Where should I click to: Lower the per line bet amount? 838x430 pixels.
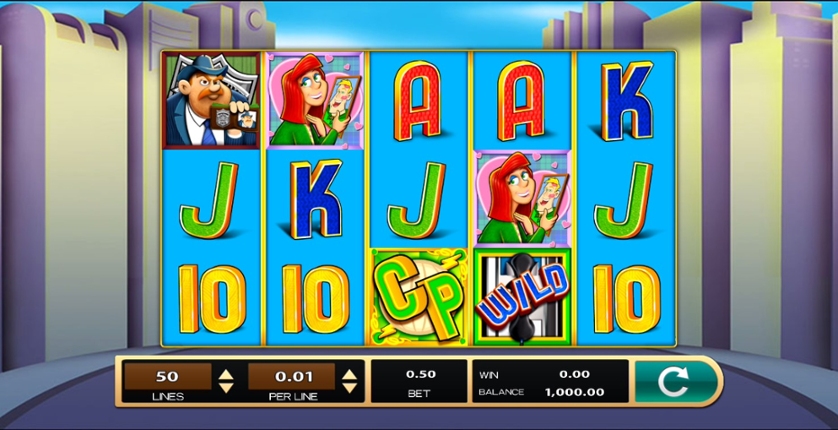click(349, 388)
